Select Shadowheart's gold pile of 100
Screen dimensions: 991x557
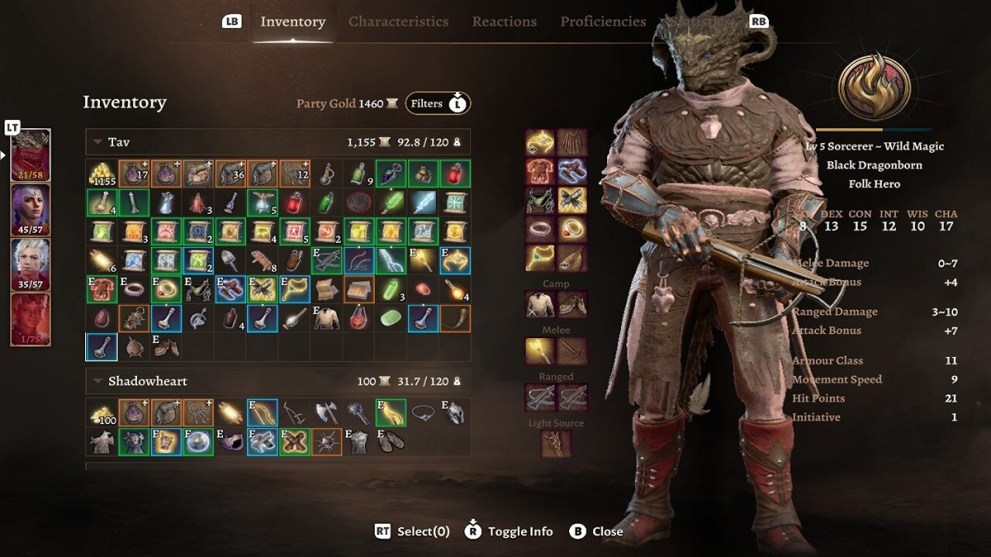click(x=101, y=412)
